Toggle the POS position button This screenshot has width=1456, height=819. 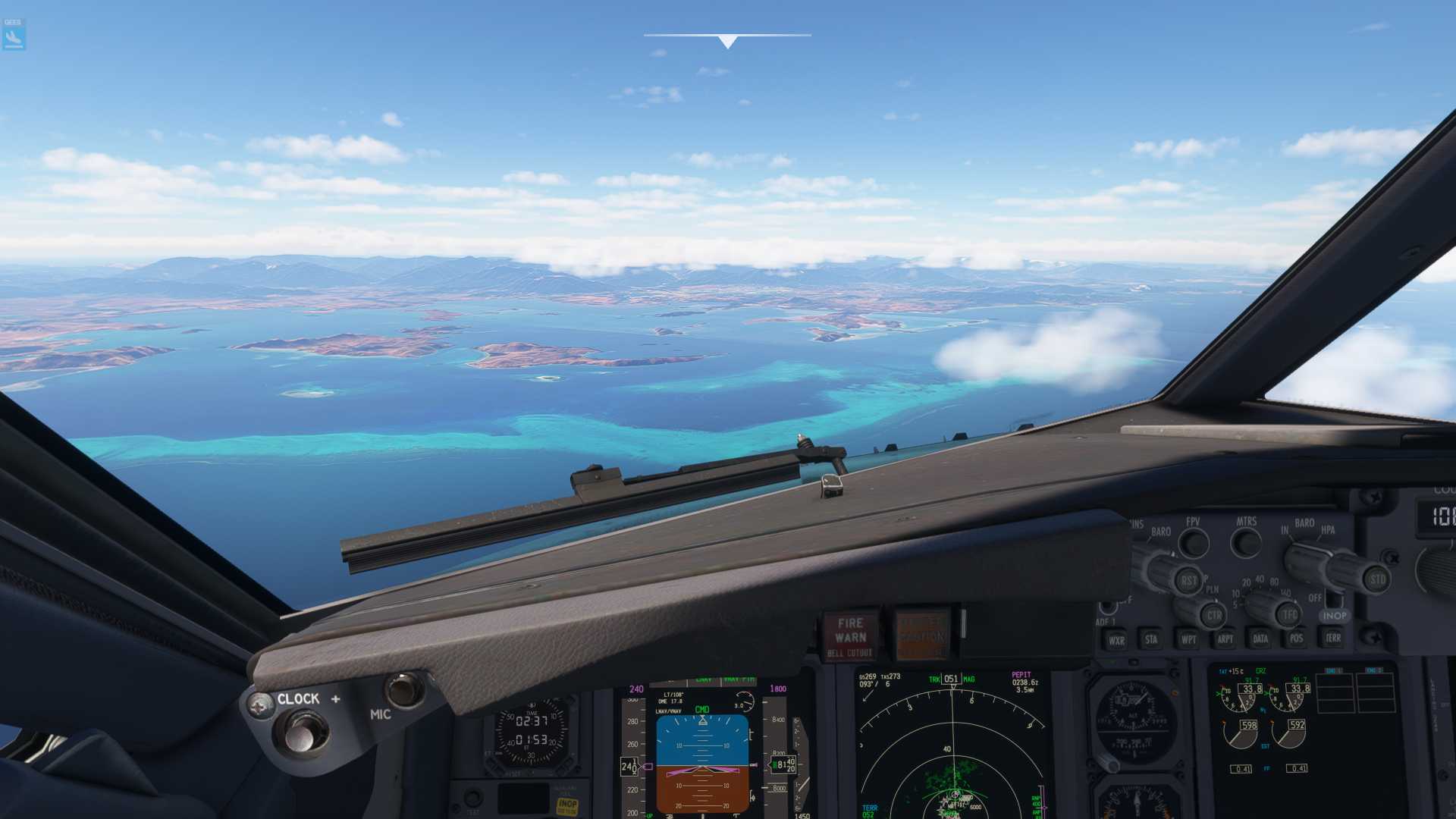[x=1296, y=638]
